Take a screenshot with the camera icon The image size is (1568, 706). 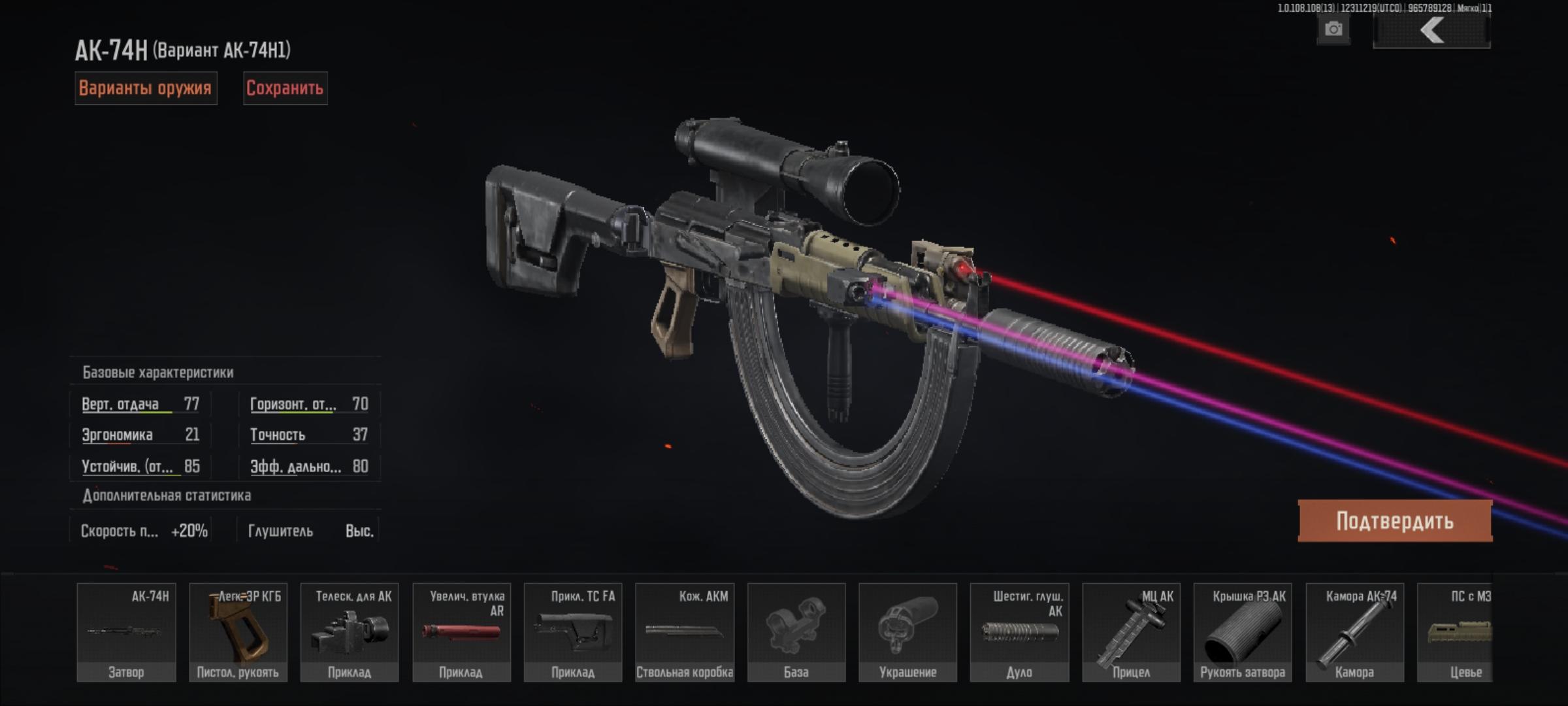(x=1333, y=29)
